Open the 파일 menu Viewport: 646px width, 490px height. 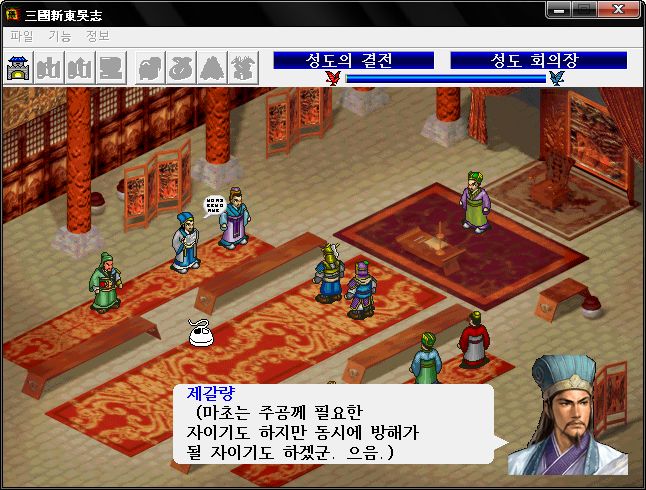(x=21, y=36)
